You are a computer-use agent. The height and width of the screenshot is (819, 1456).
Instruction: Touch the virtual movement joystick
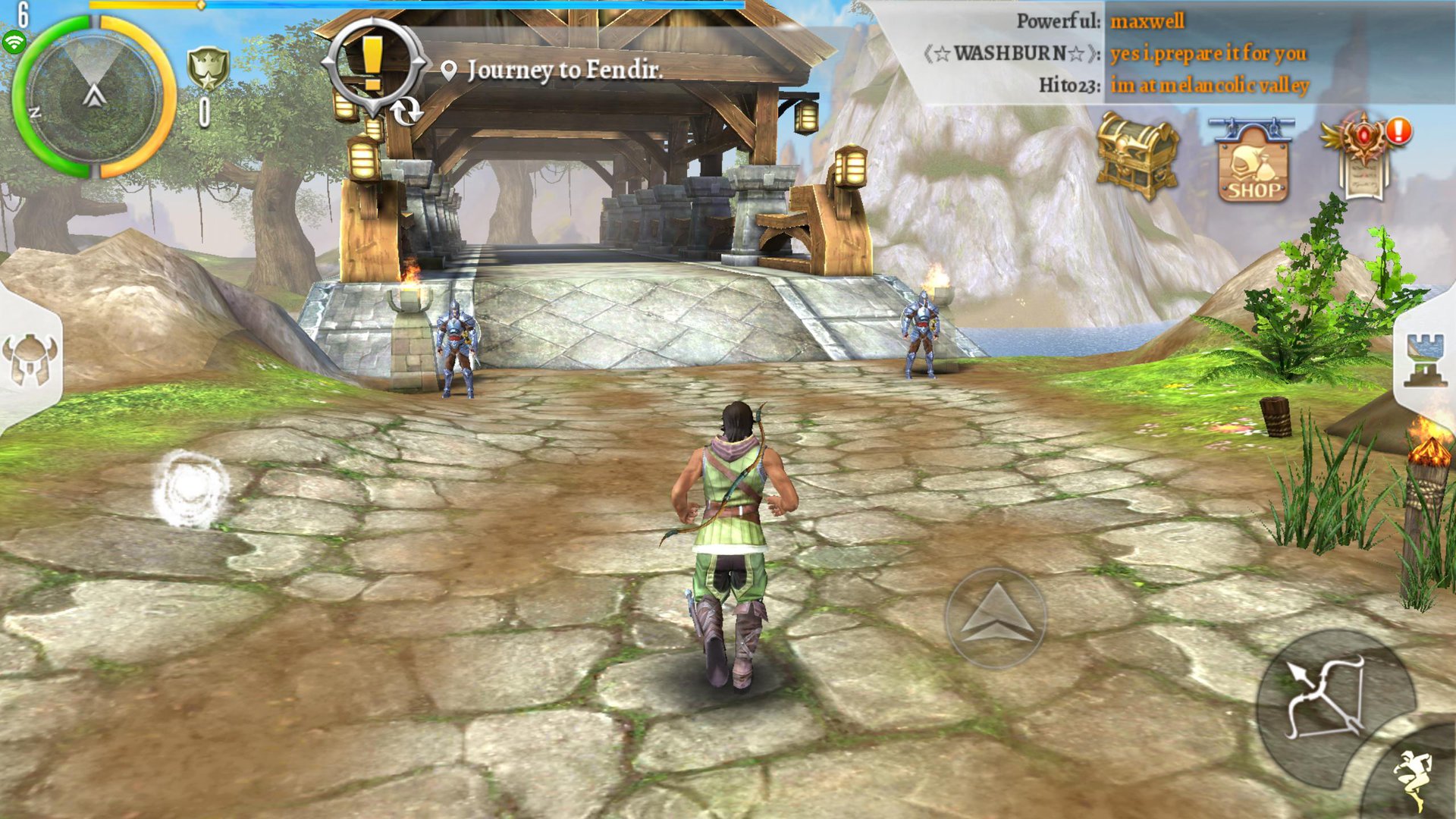pos(190,489)
